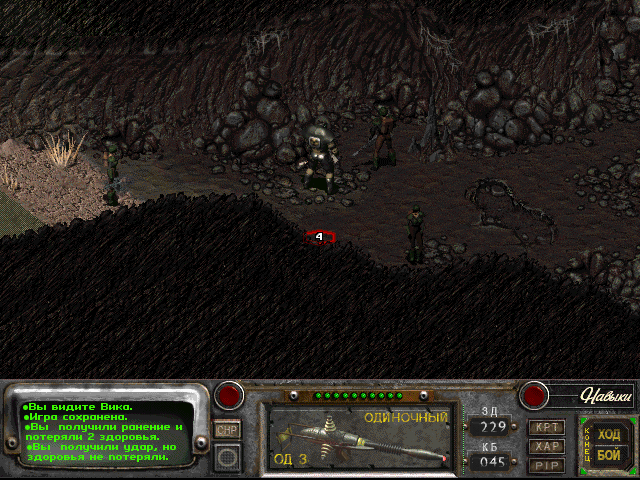640x480 pixels.
Task: Open the КРТ map button
Action: (547, 428)
